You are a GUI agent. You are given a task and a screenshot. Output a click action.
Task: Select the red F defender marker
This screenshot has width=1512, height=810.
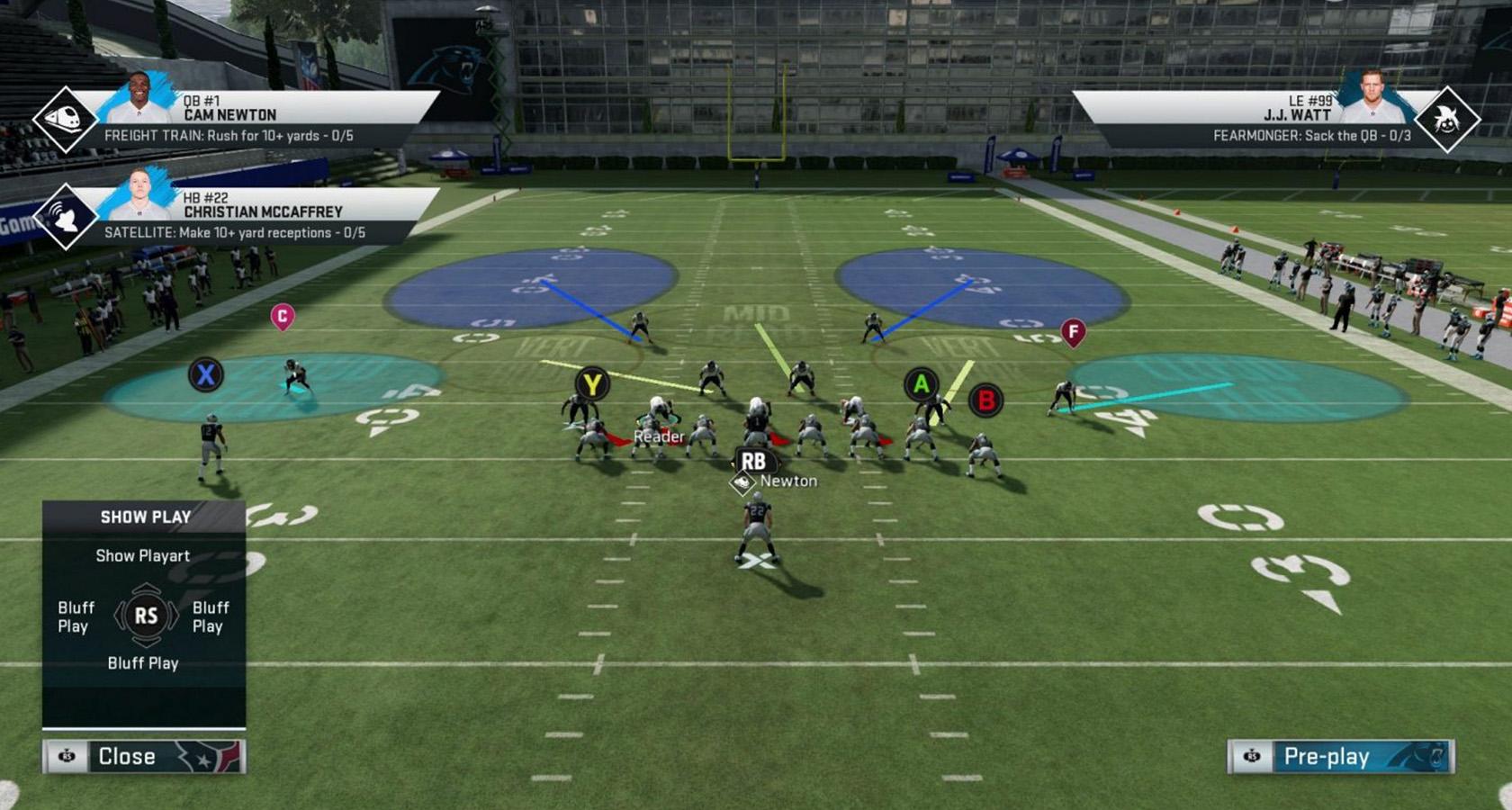(x=1073, y=332)
